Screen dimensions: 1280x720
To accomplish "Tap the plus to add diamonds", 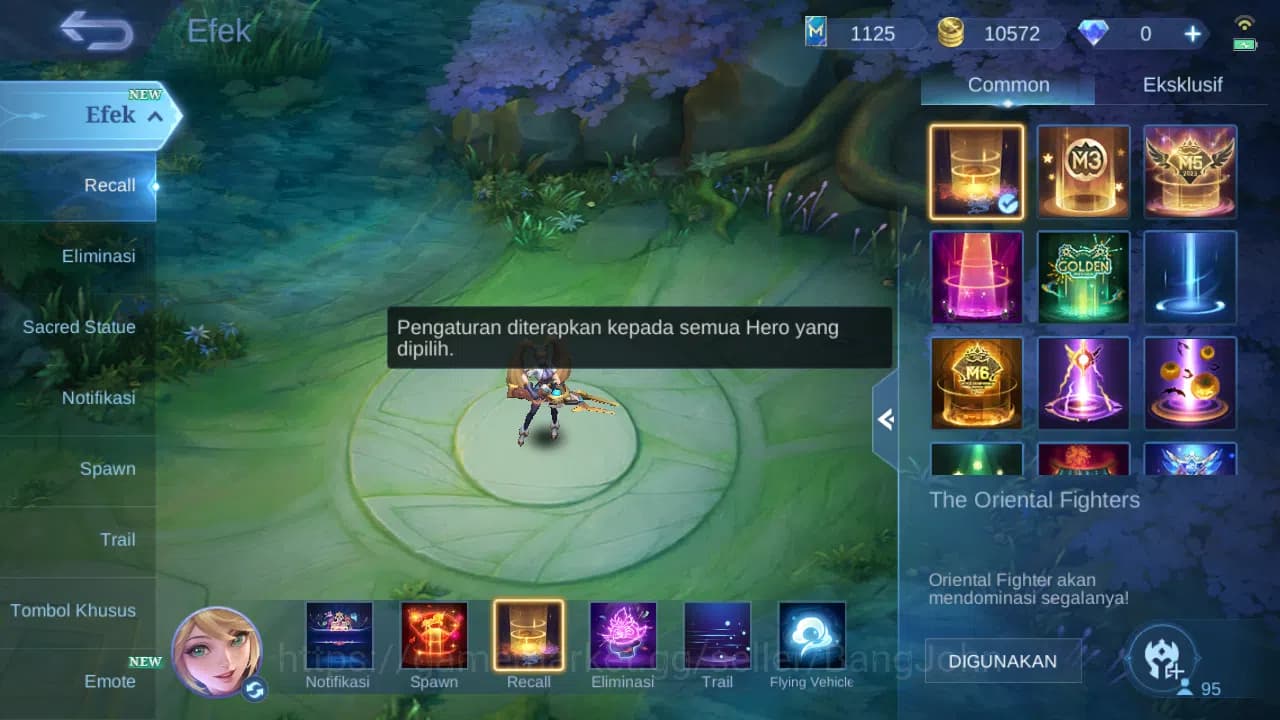I will point(1191,33).
